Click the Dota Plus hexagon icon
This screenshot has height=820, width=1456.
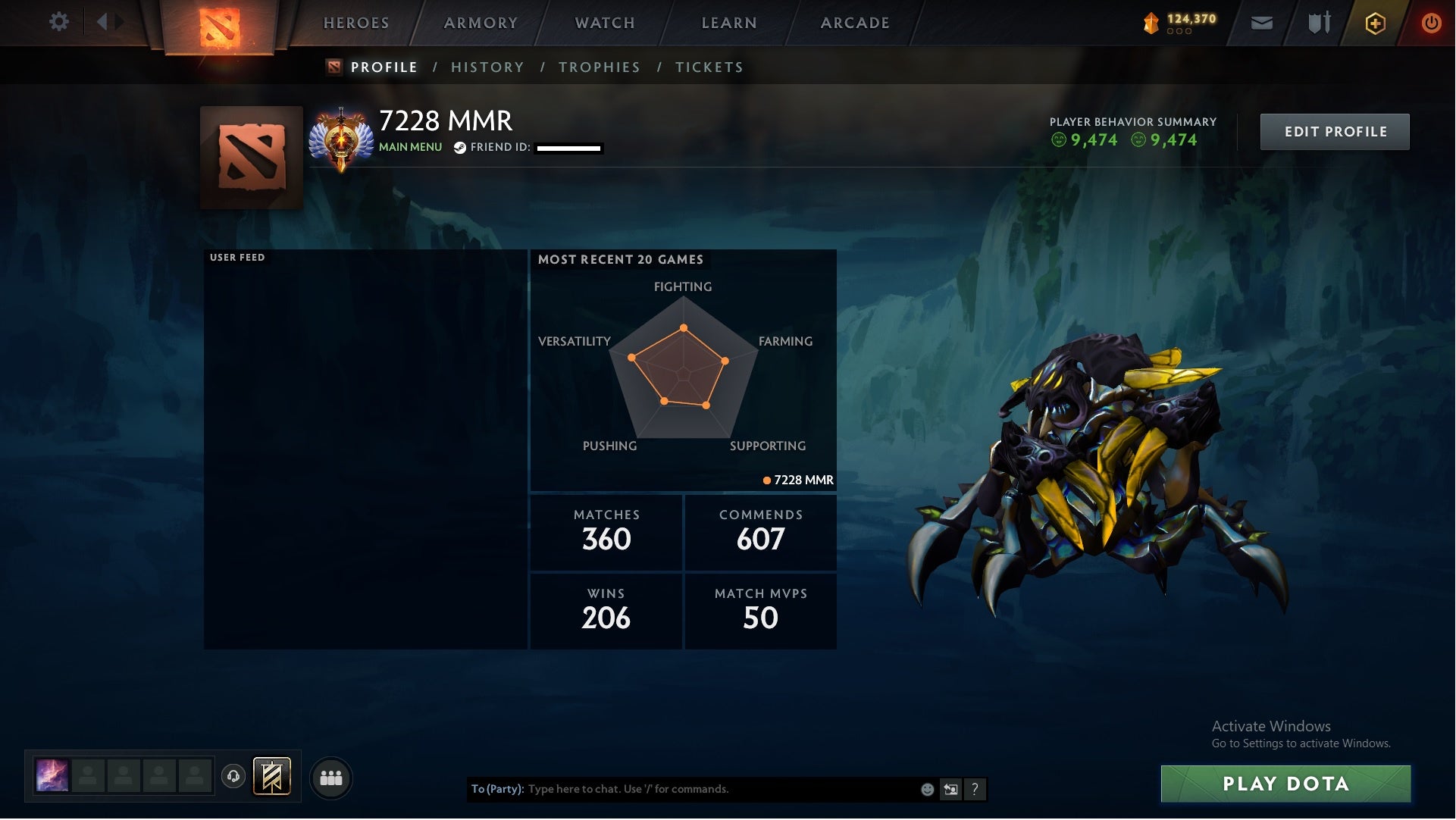[x=1374, y=22]
